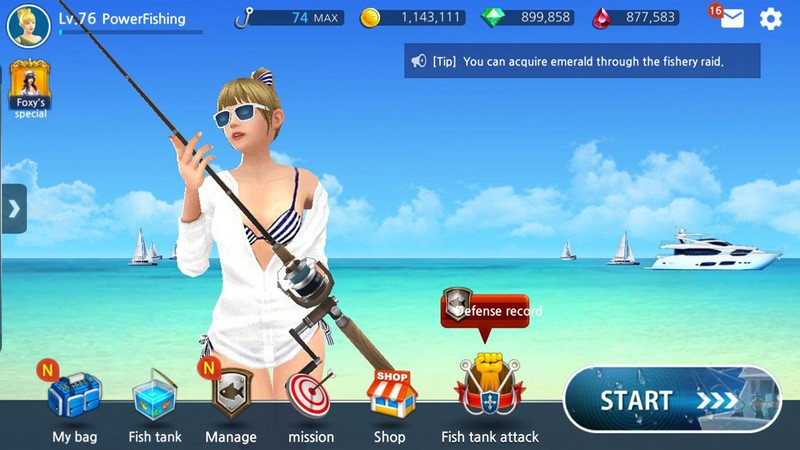Tap the green emerald balance
The image size is (800, 450).
[x=526, y=17]
